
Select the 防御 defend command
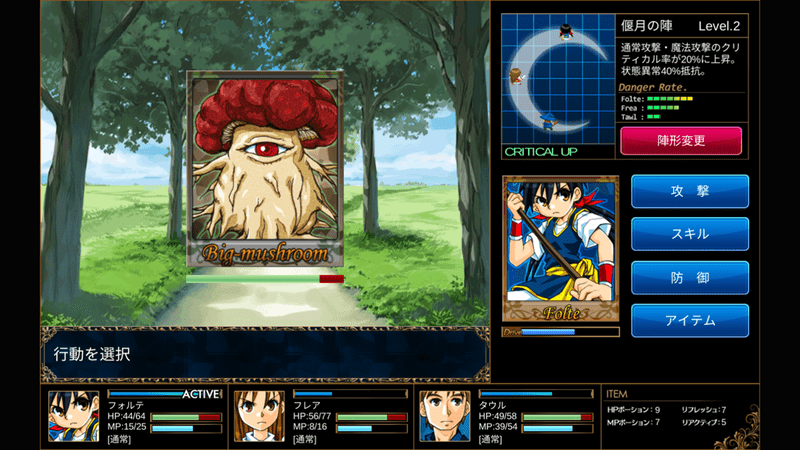point(689,278)
